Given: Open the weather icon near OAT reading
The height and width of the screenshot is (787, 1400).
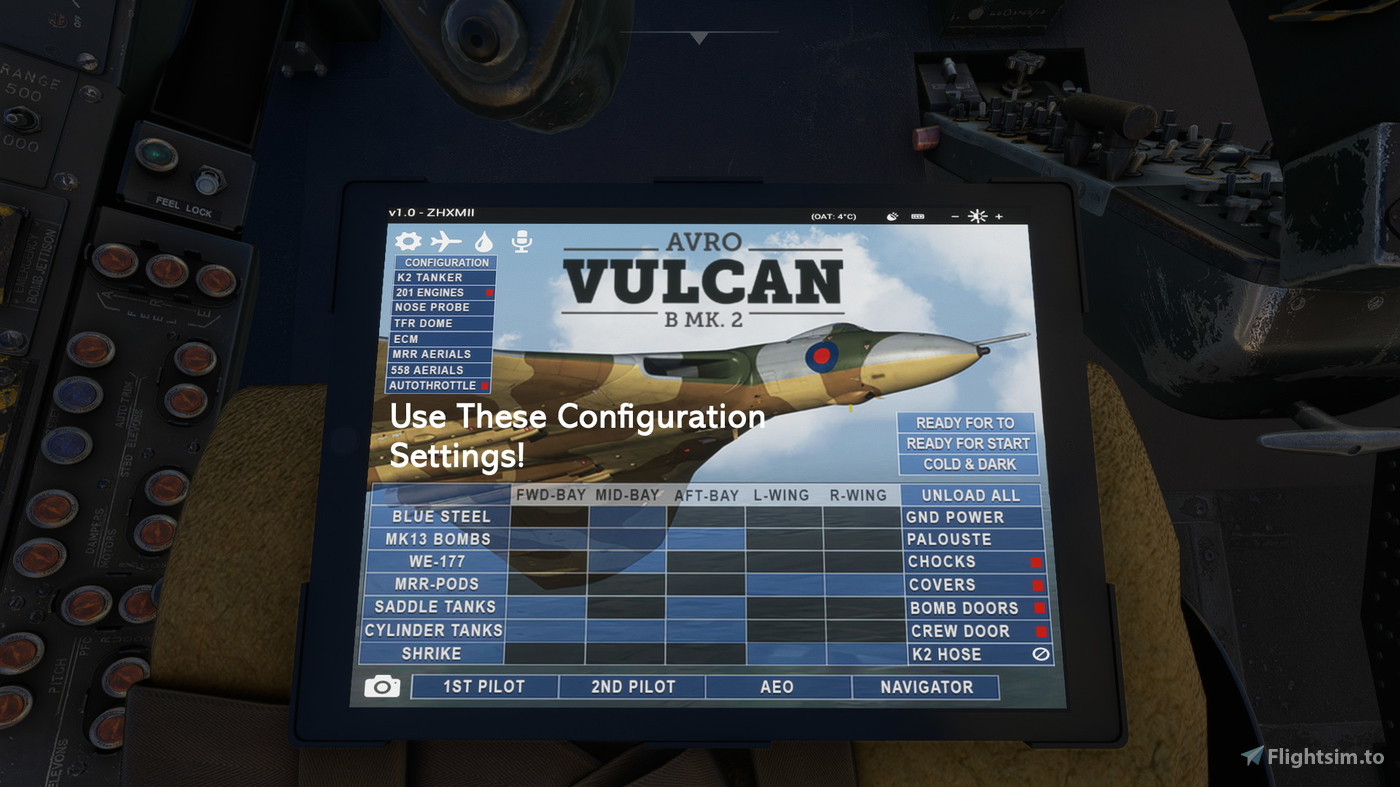Looking at the screenshot, I should (x=891, y=216).
